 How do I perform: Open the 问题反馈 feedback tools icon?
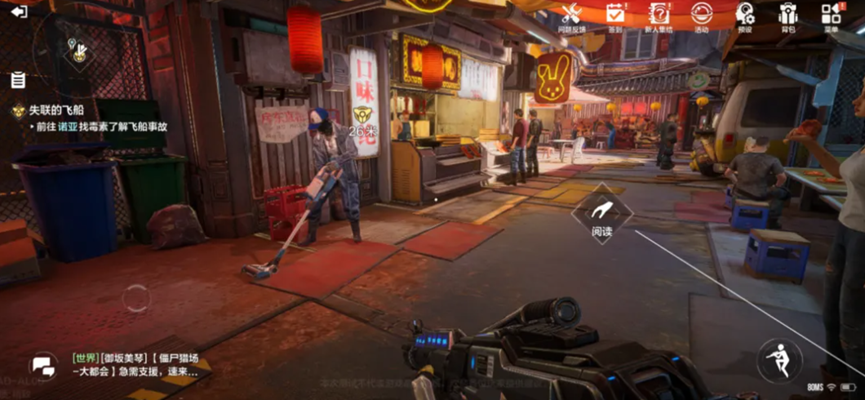(571, 15)
